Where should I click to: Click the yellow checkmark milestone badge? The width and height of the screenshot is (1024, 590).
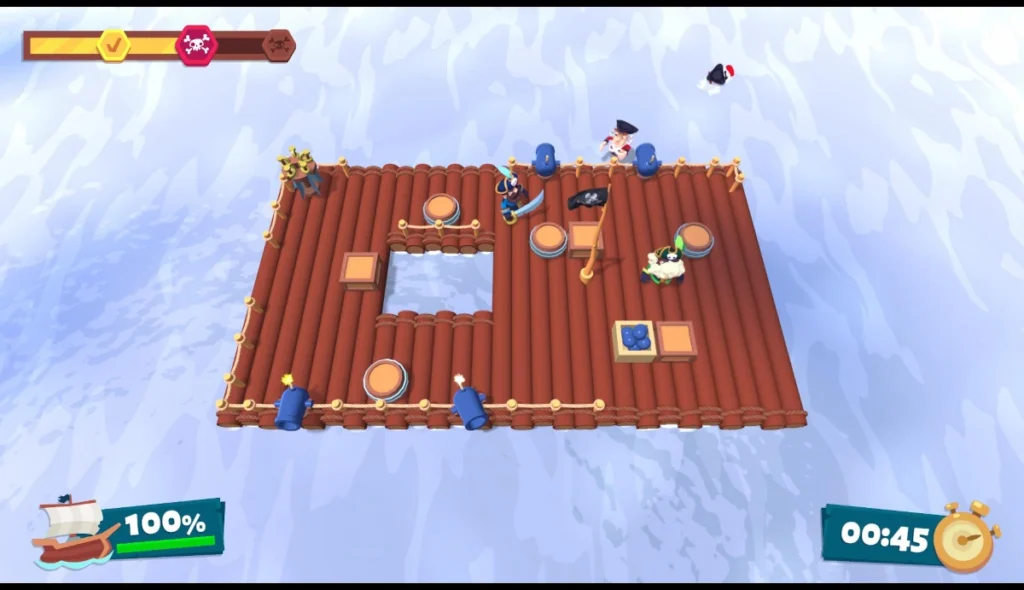click(114, 44)
